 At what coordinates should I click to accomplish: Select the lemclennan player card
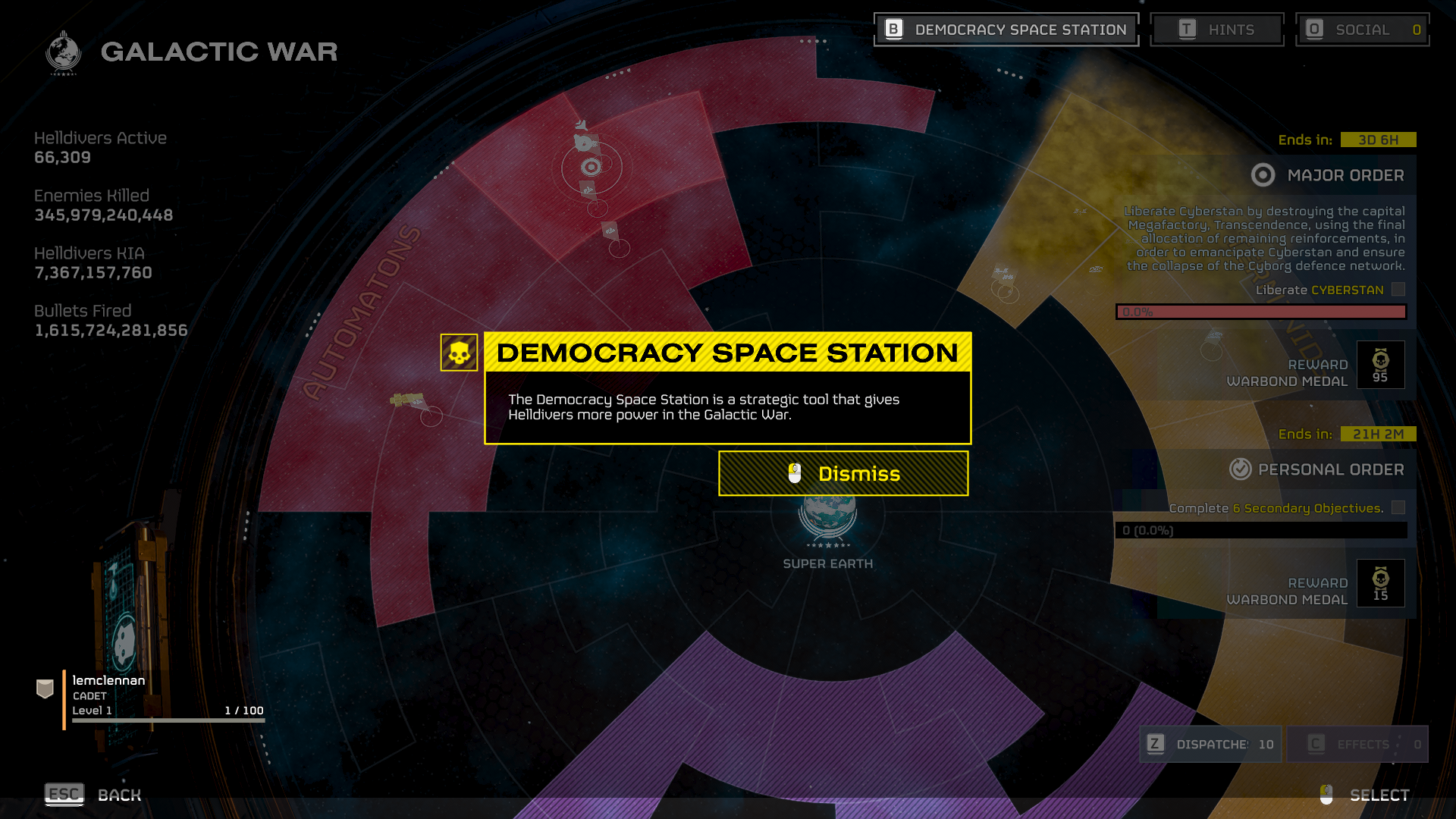pos(152,696)
